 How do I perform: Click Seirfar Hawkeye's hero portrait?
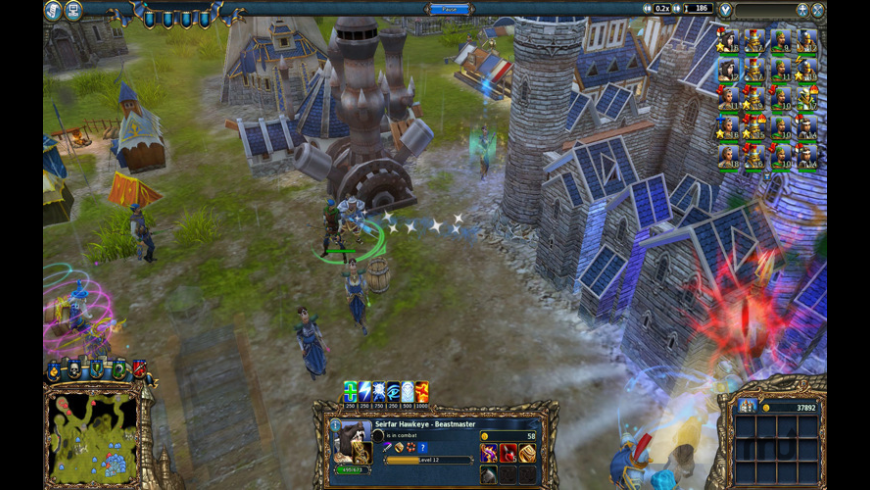point(353,442)
